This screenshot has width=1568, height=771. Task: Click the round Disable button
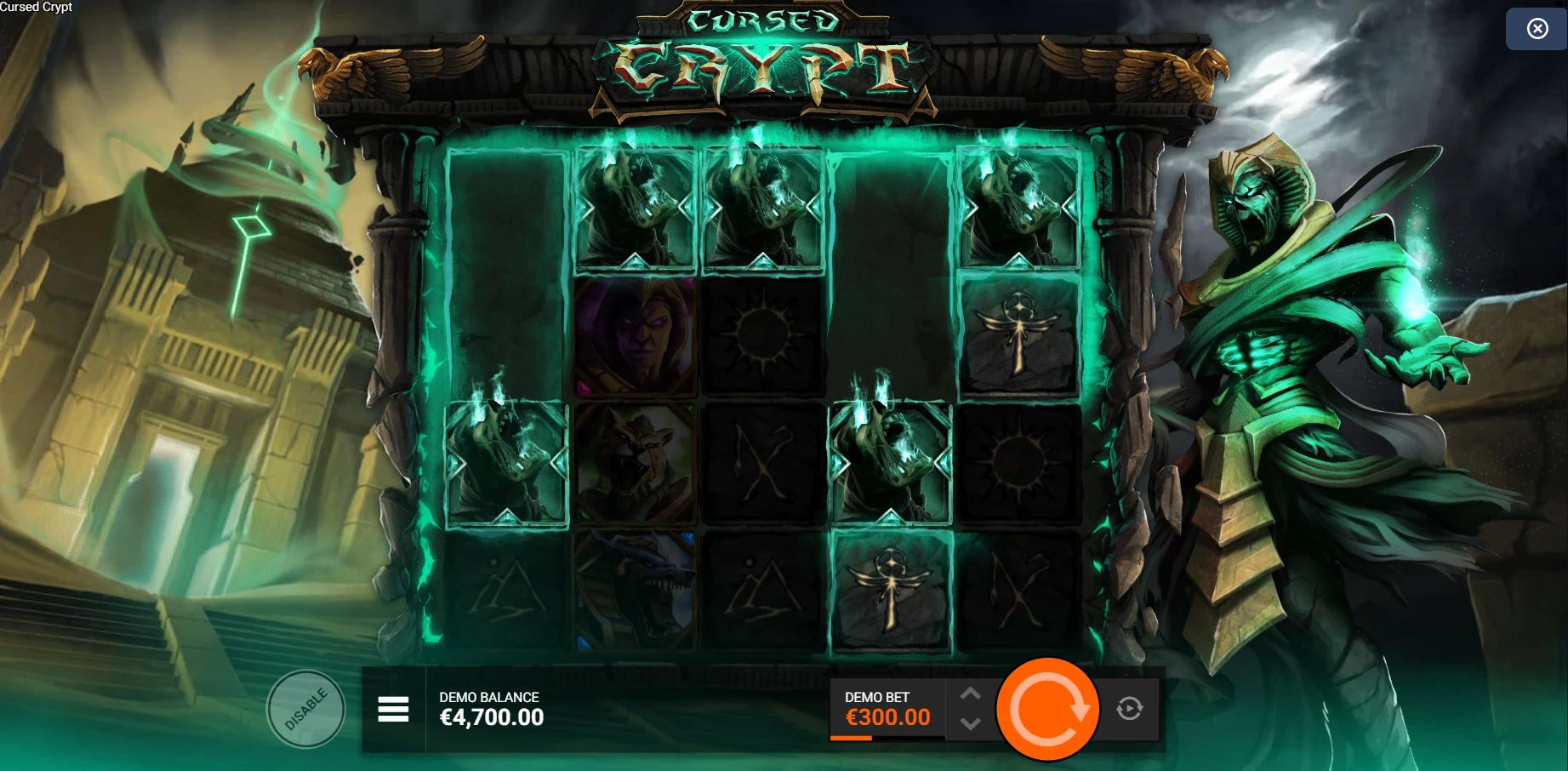point(305,709)
